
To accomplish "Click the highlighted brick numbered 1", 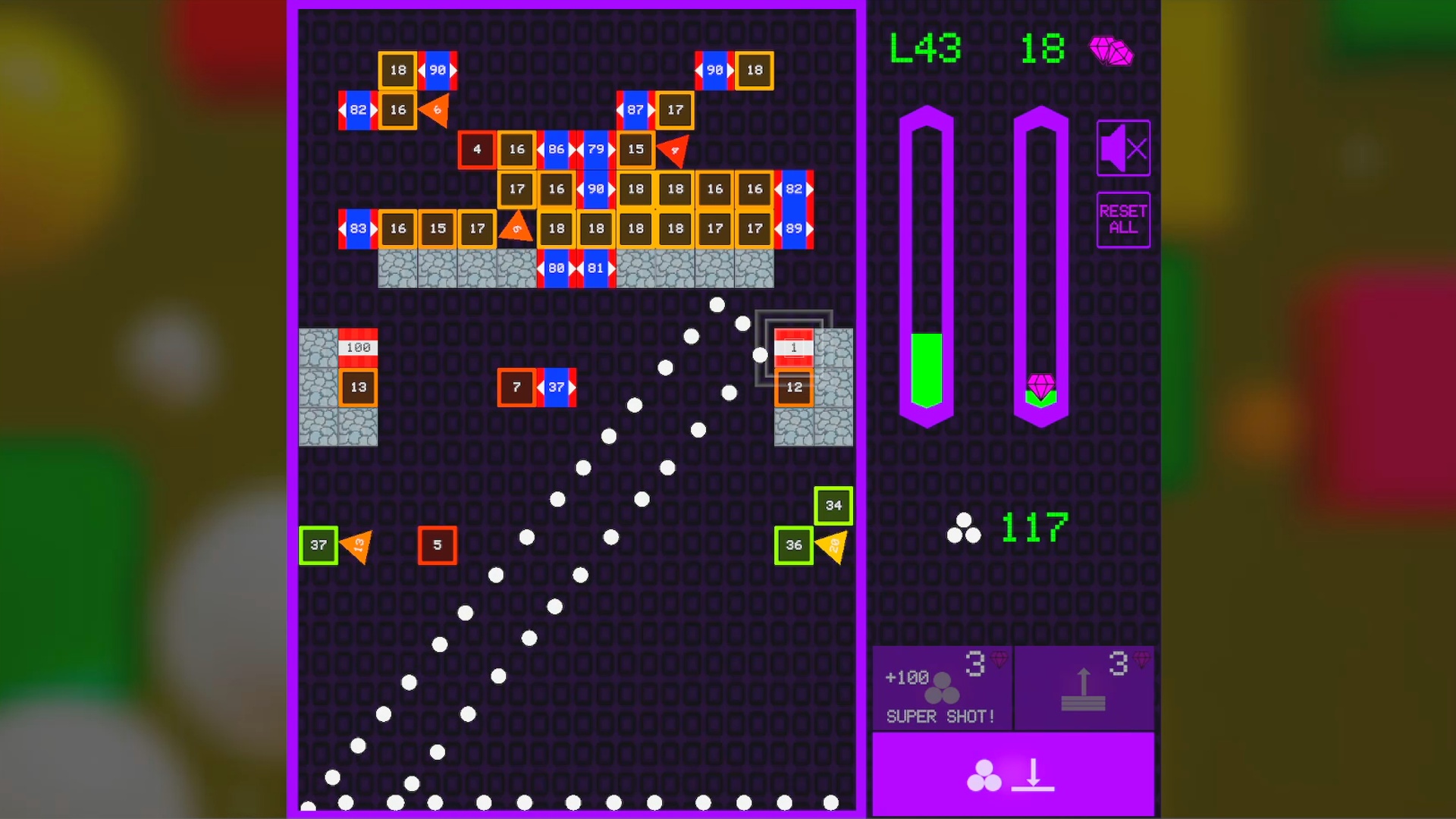I will [794, 347].
